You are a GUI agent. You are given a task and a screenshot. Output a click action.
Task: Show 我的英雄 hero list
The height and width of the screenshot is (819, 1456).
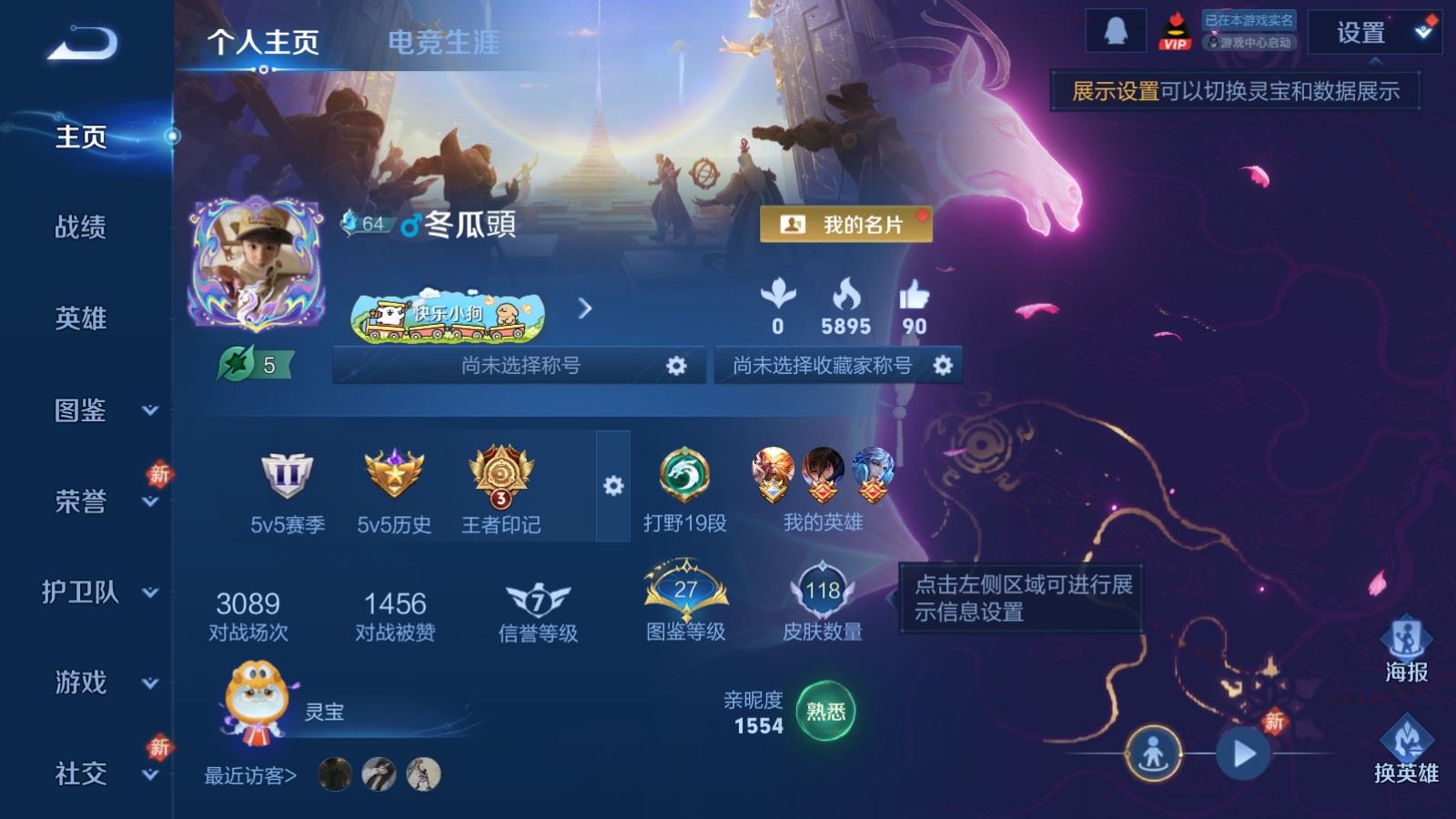(823, 489)
